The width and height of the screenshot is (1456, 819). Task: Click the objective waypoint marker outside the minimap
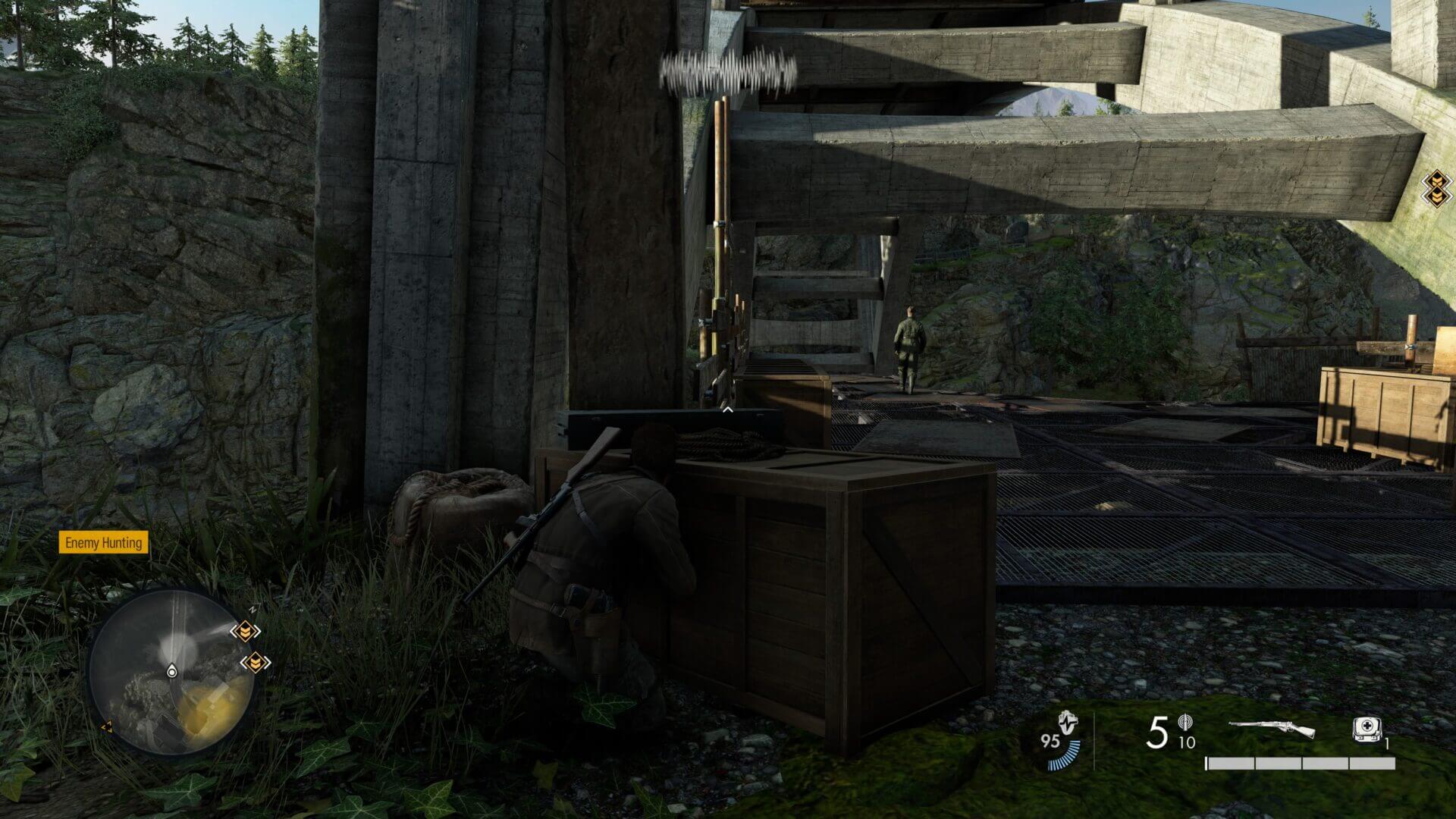[x=1436, y=187]
